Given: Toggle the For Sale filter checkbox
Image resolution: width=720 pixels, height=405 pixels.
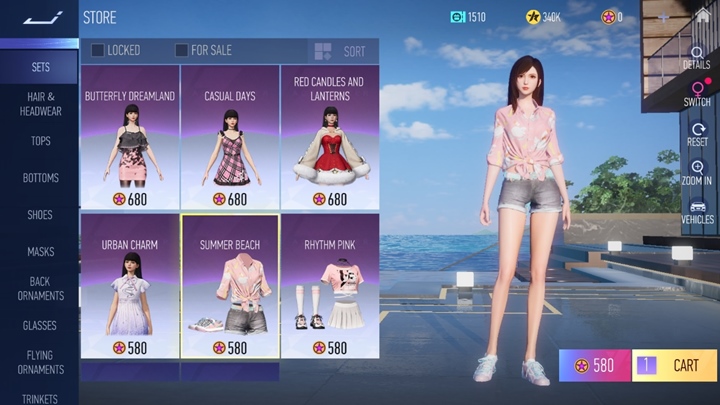Looking at the screenshot, I should (x=181, y=50).
